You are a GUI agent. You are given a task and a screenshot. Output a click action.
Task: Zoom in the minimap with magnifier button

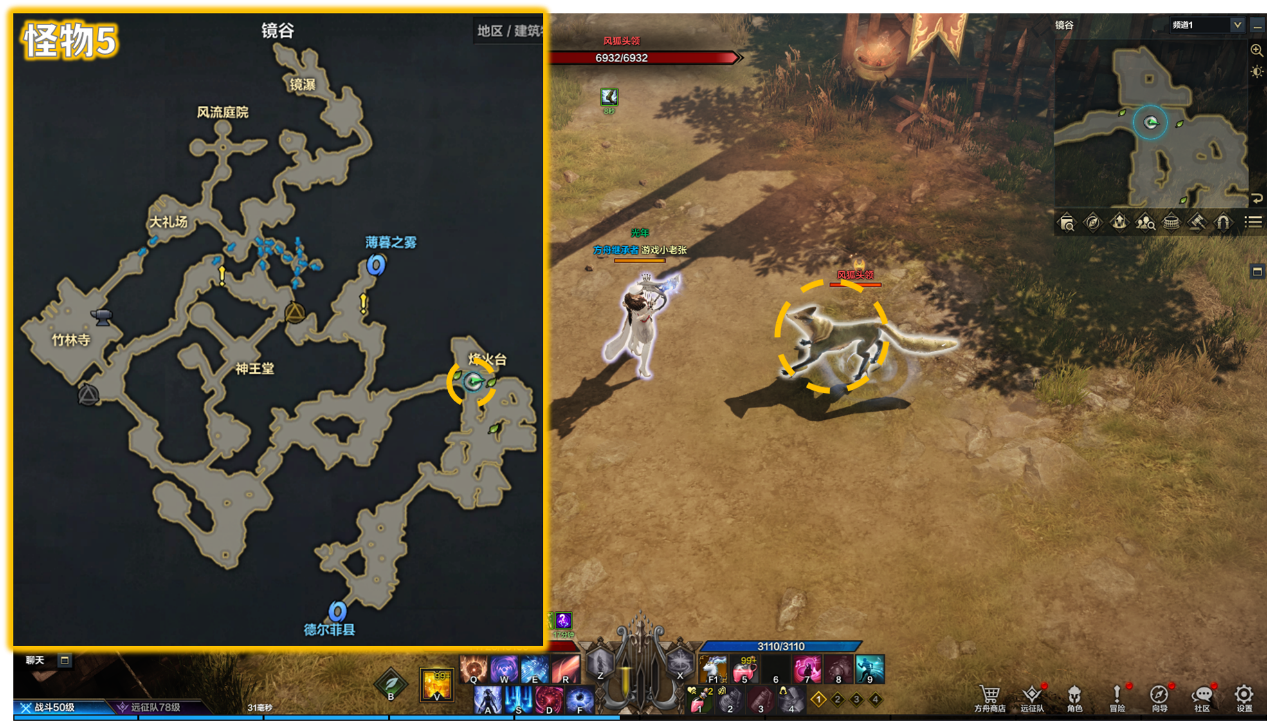[x=1257, y=50]
